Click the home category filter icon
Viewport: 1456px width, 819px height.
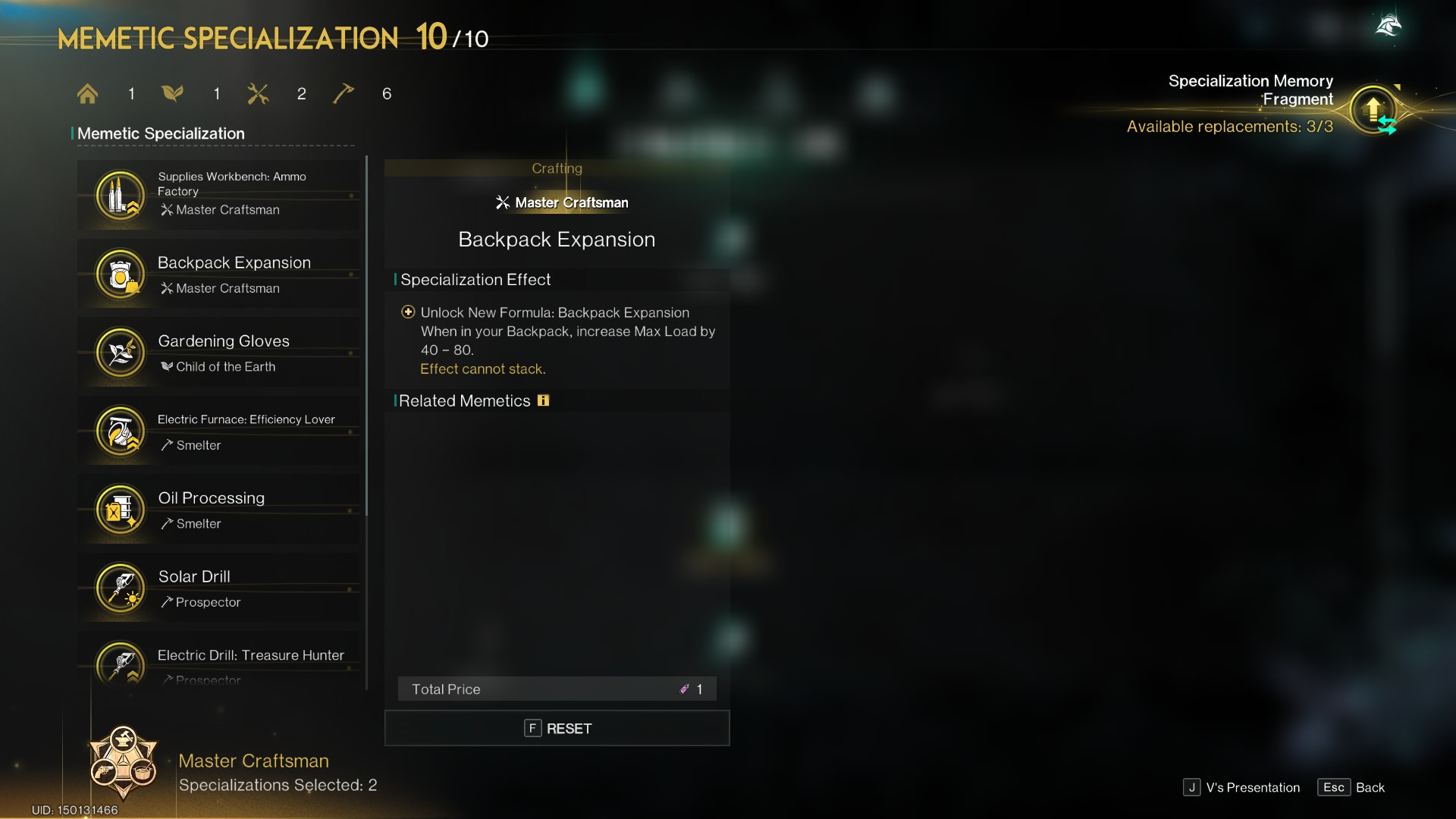click(x=87, y=93)
